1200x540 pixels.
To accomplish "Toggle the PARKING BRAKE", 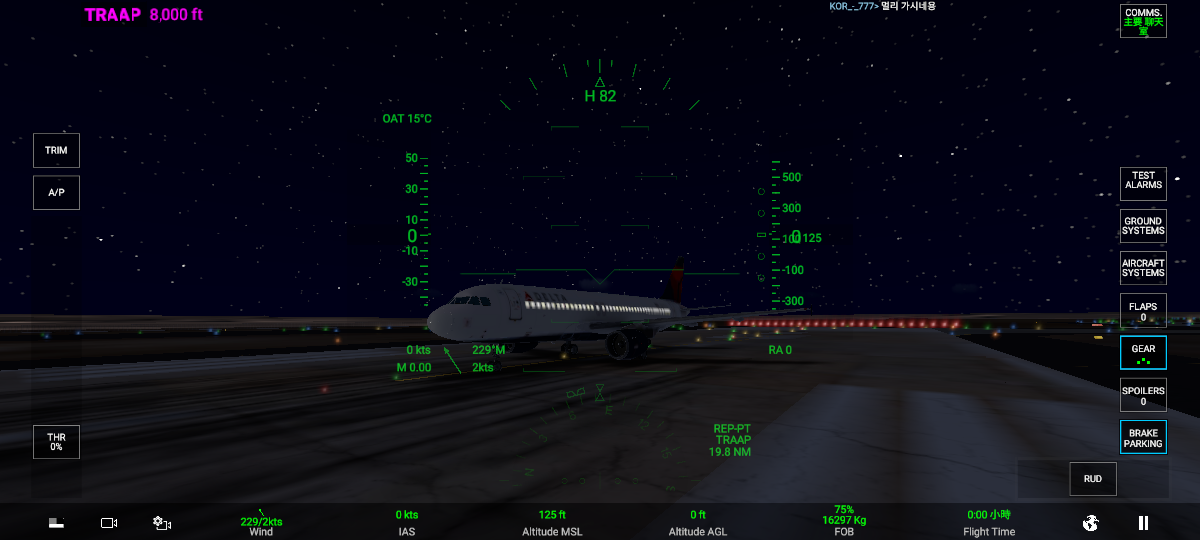I will coord(1143,437).
